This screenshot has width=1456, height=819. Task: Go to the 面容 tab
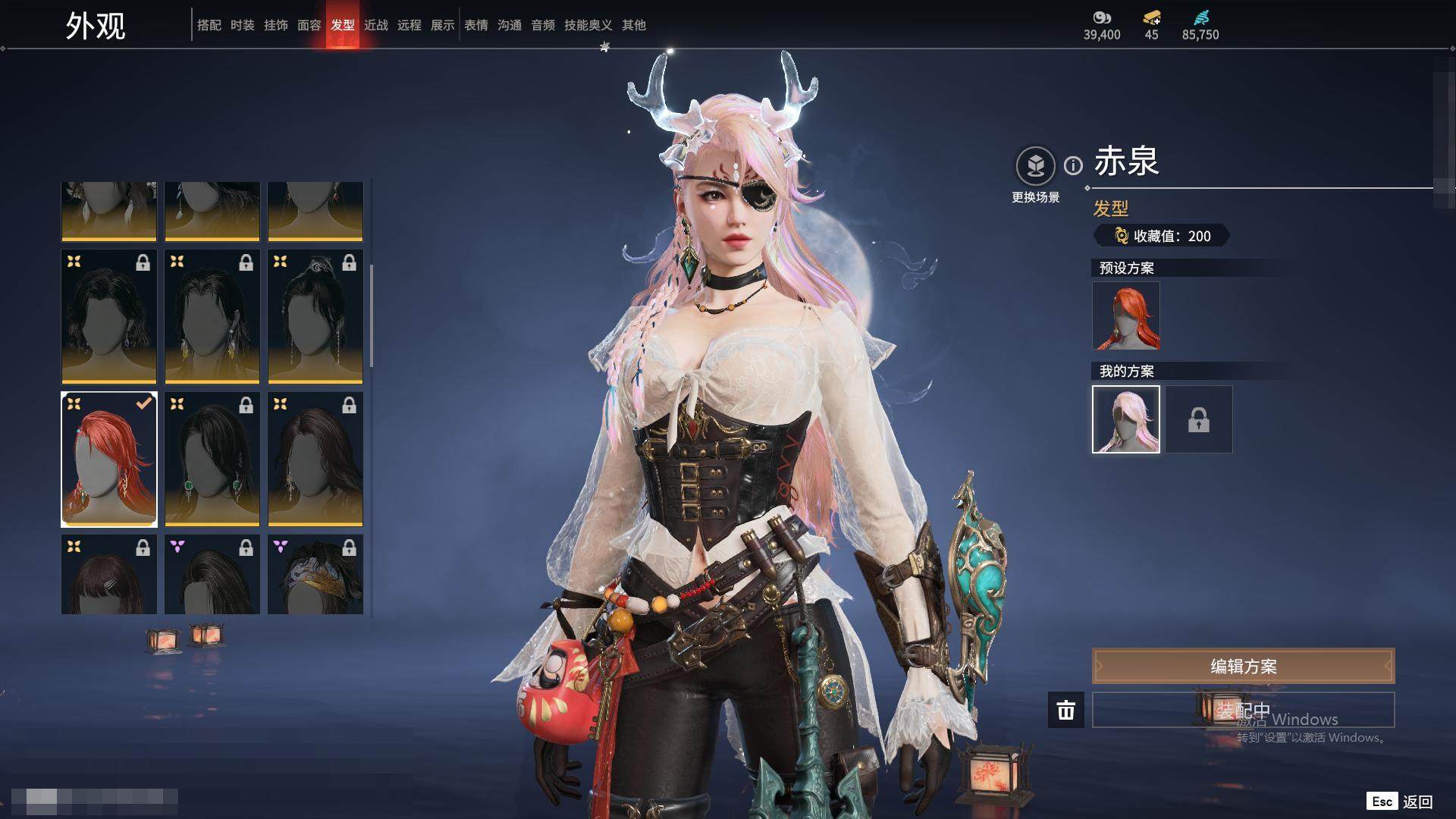[309, 25]
